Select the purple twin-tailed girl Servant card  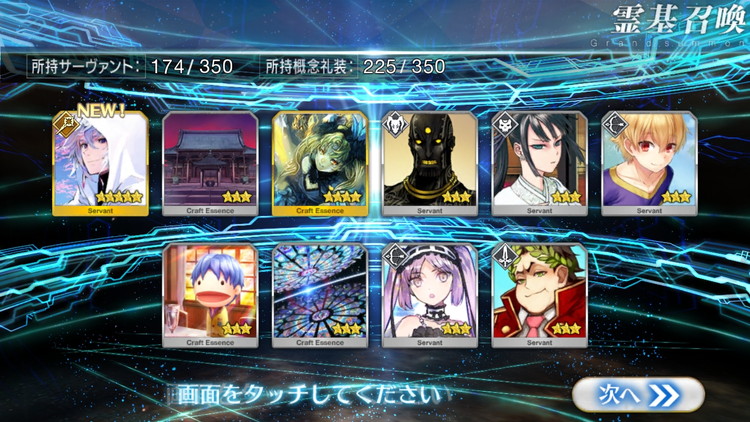tap(429, 294)
